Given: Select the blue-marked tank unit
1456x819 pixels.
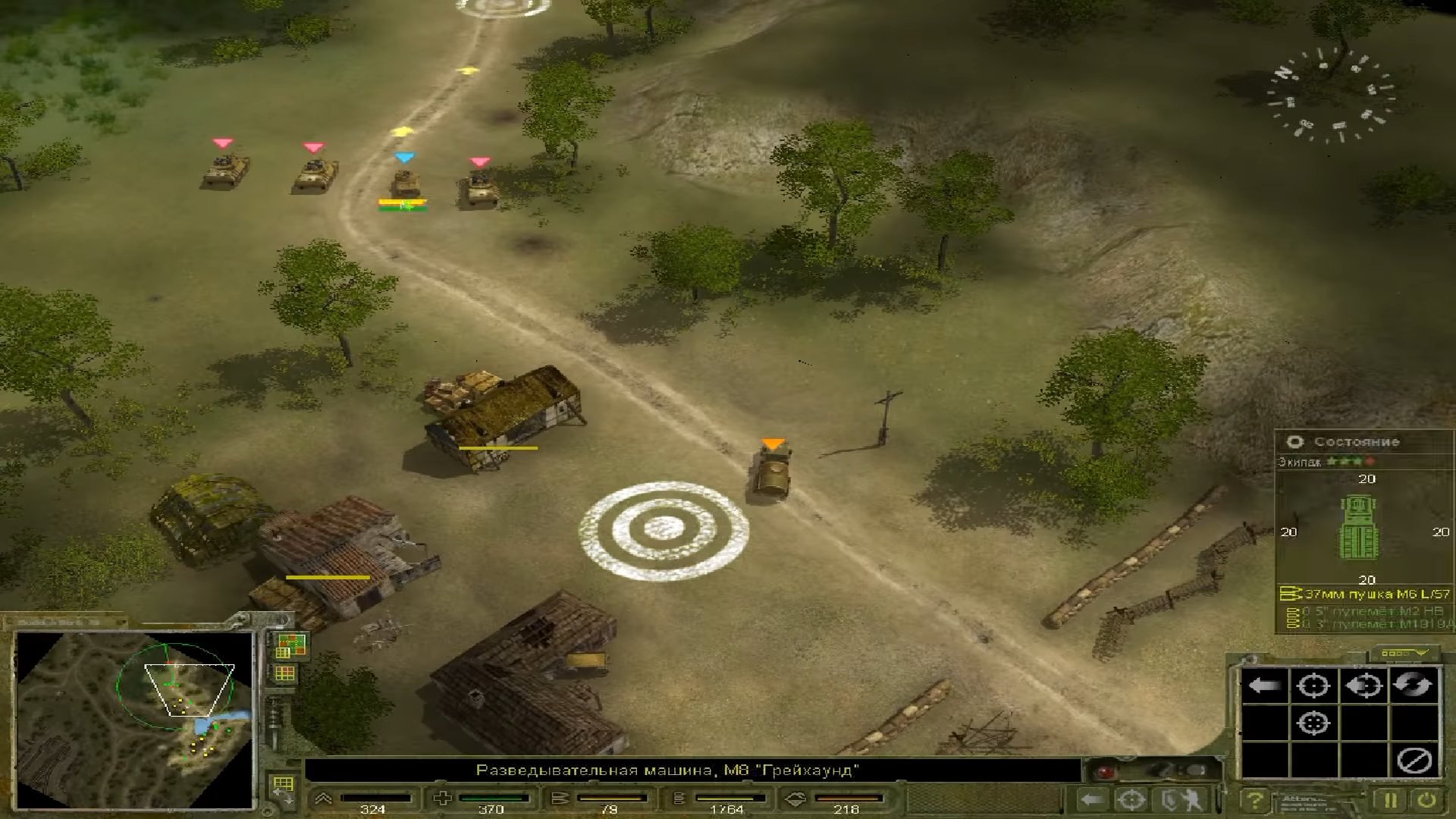Looking at the screenshot, I should 405,184.
